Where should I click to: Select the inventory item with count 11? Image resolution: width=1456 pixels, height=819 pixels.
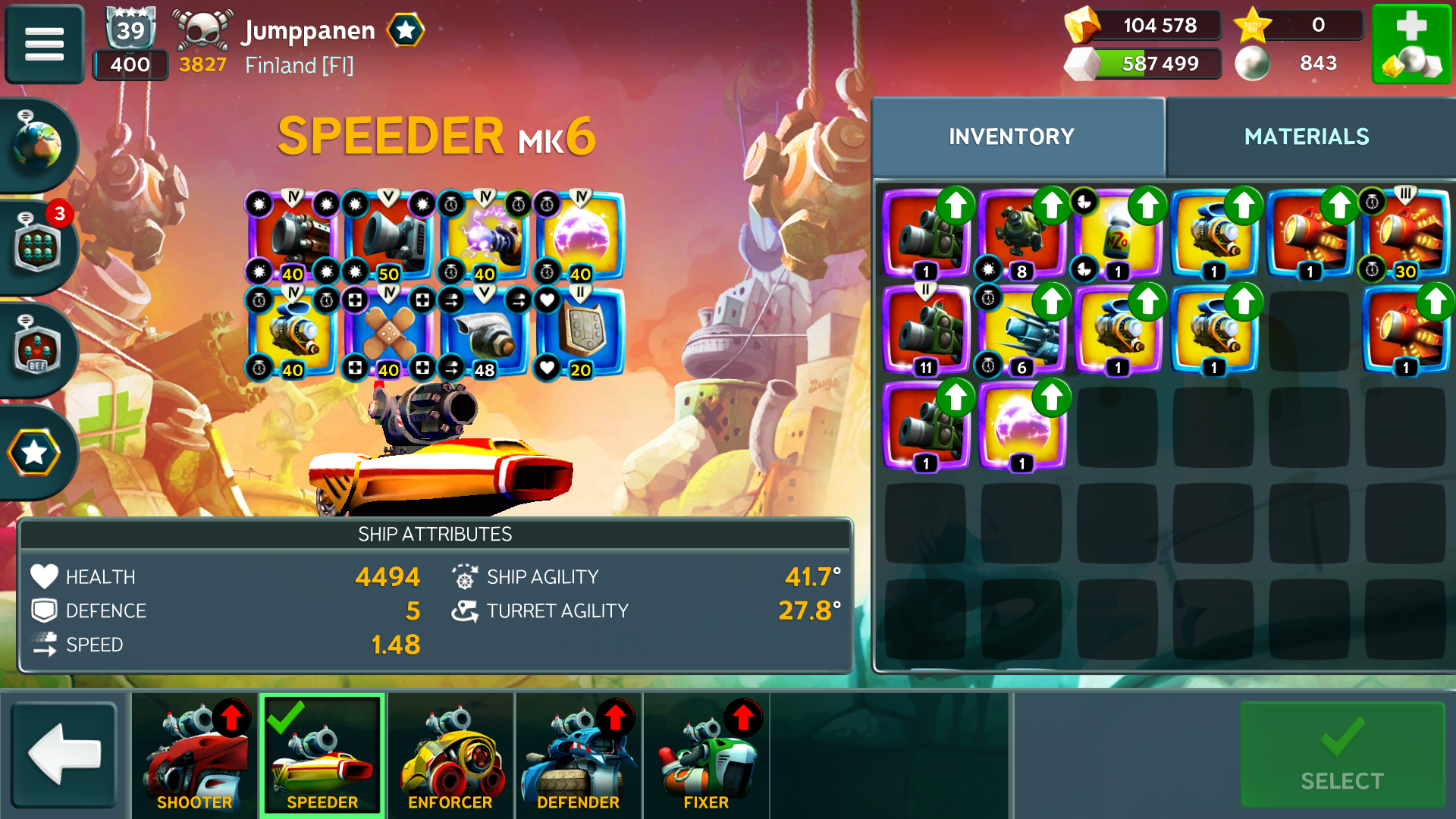click(x=926, y=332)
